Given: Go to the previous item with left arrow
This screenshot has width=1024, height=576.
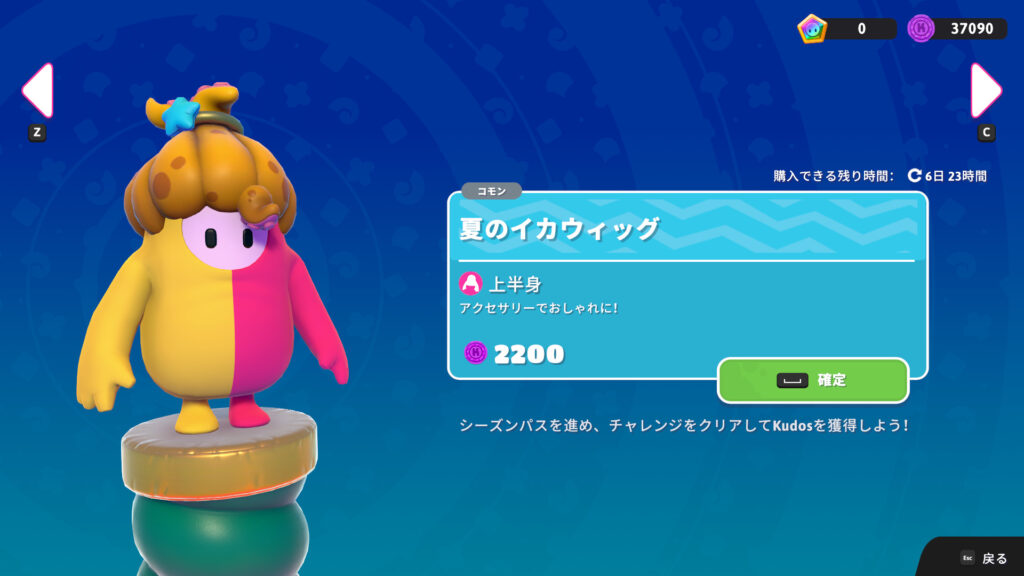Looking at the screenshot, I should click(x=37, y=92).
